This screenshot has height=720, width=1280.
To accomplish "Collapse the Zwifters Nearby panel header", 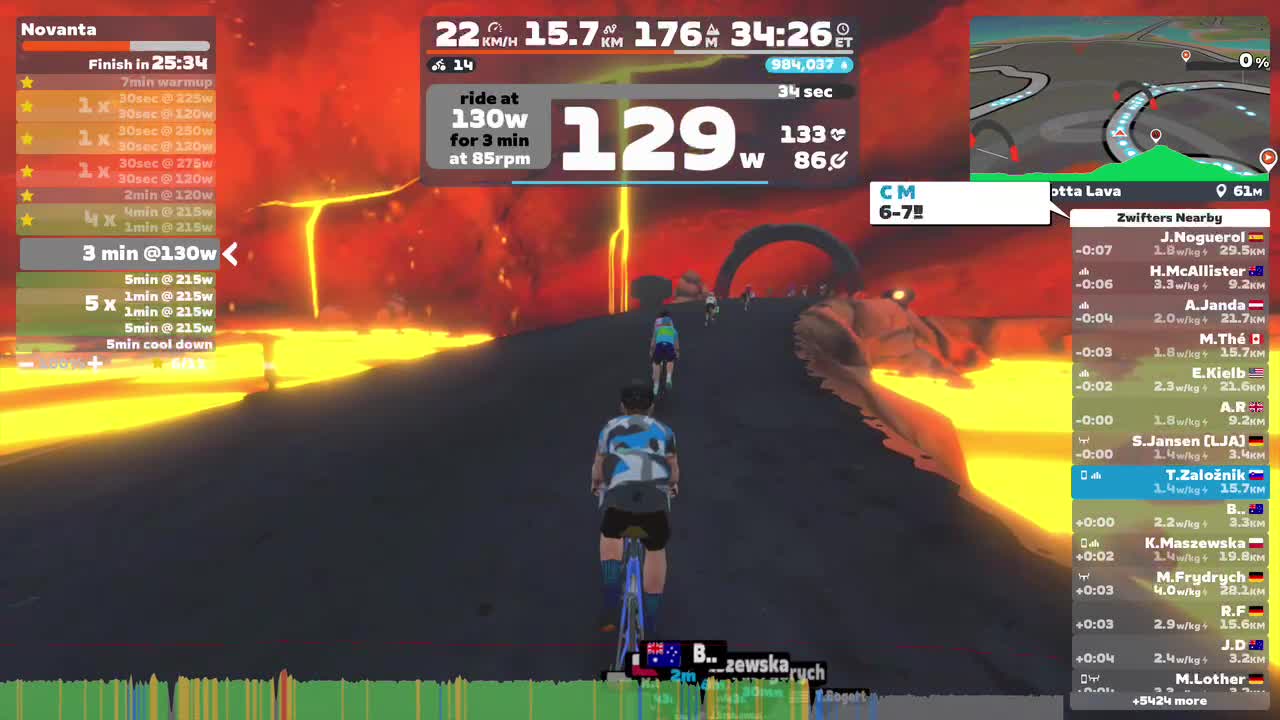I will pos(1170,217).
